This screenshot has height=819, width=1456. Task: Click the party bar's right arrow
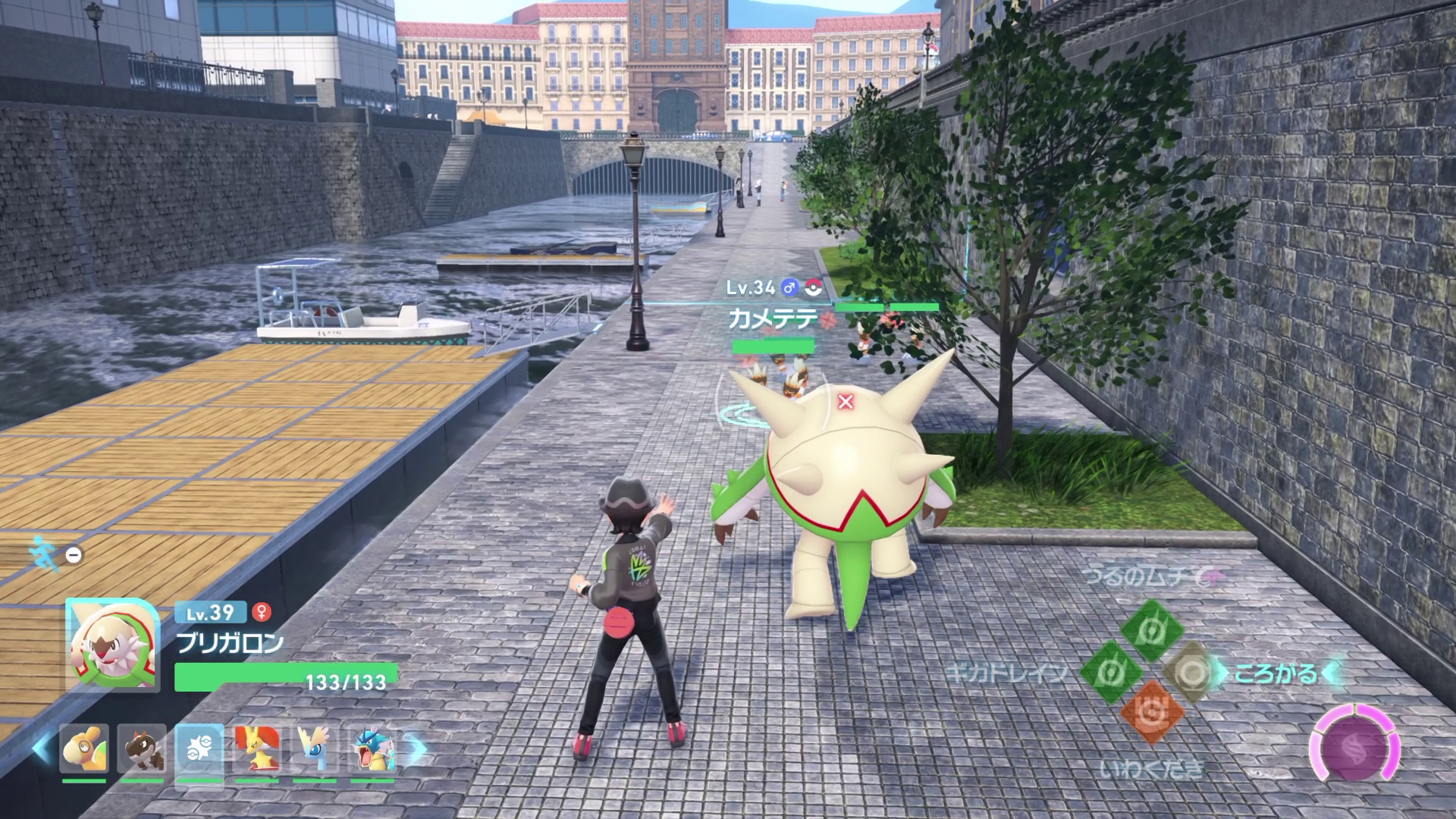pos(416,749)
